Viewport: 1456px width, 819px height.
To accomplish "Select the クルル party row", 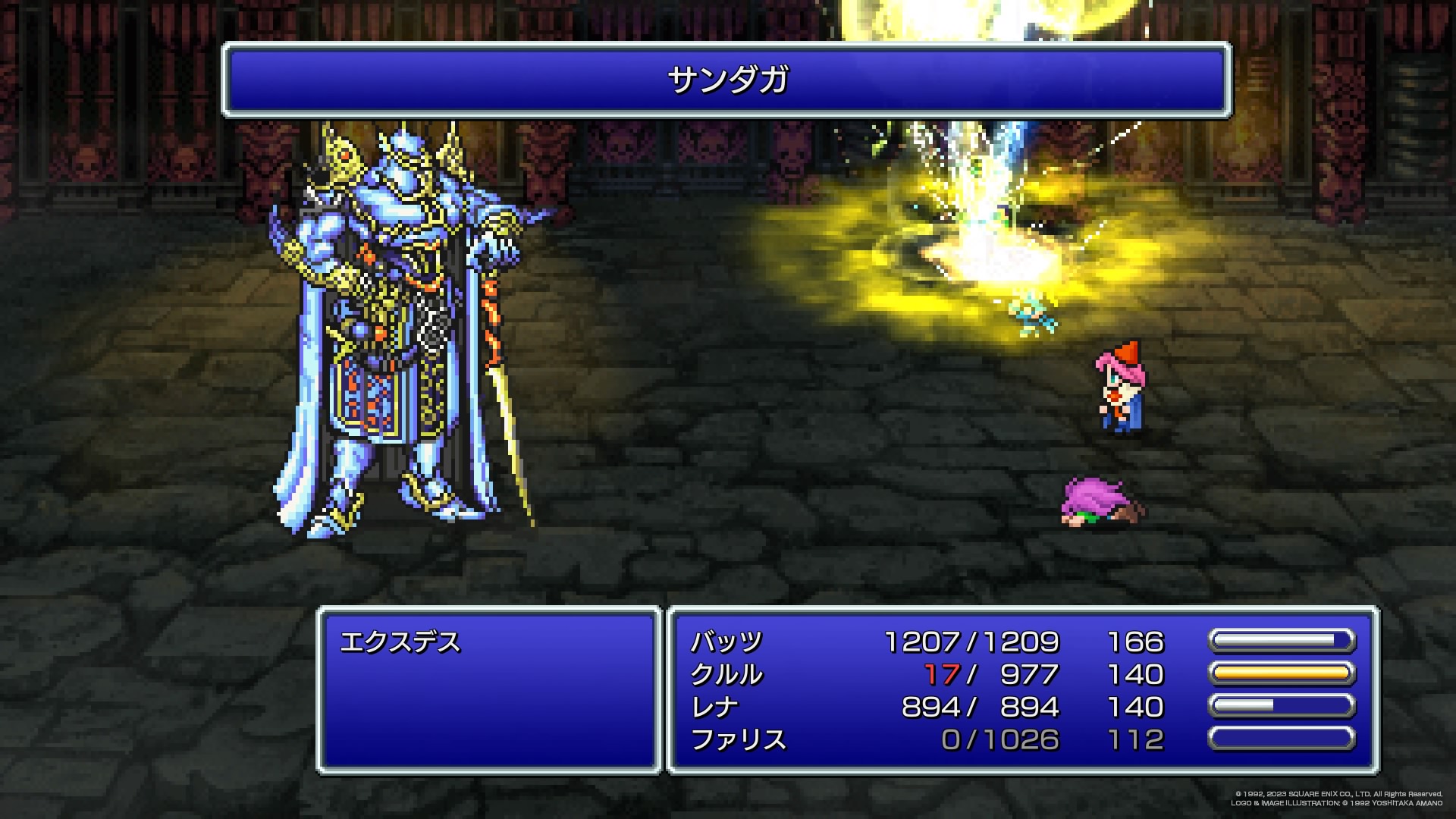I will 726,675.
